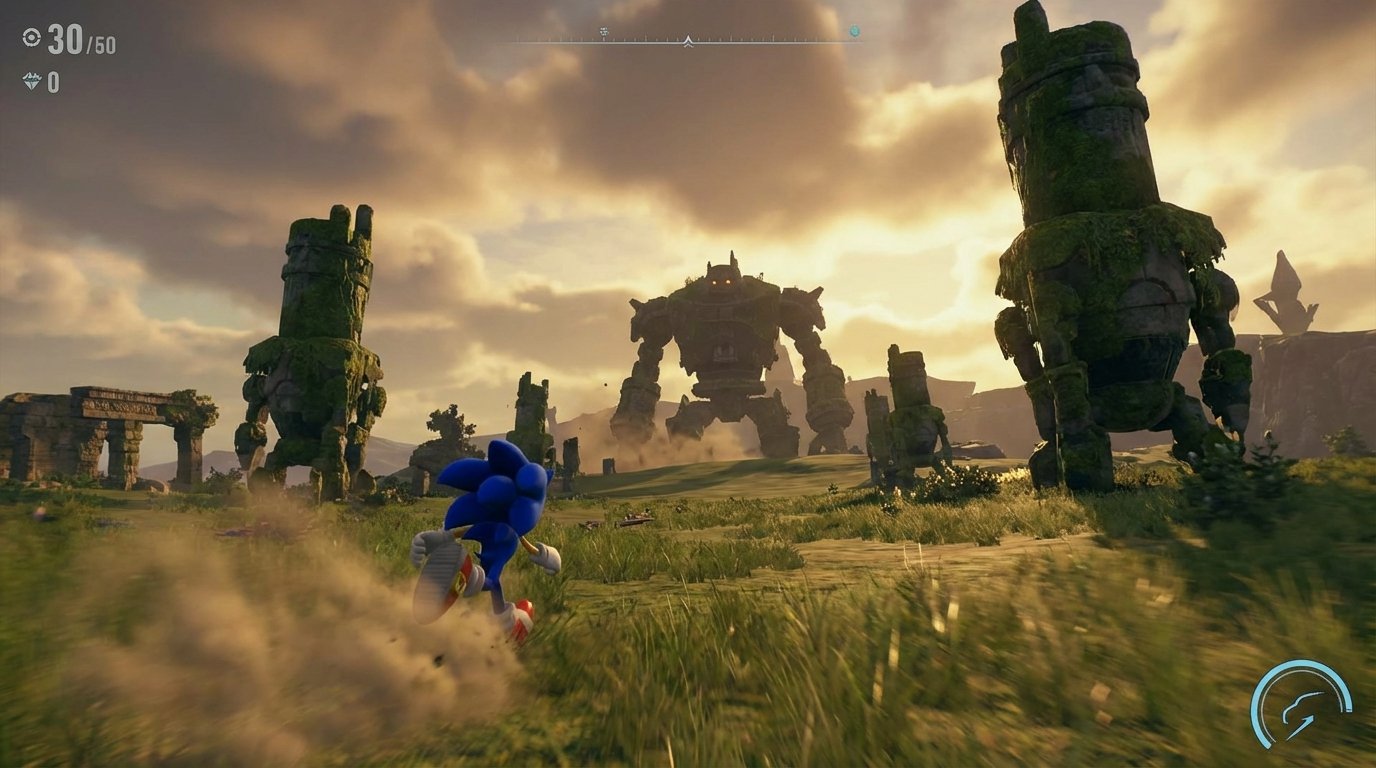Click the cyan dot marker on the compass bar
This screenshot has width=1376, height=768.
click(855, 30)
